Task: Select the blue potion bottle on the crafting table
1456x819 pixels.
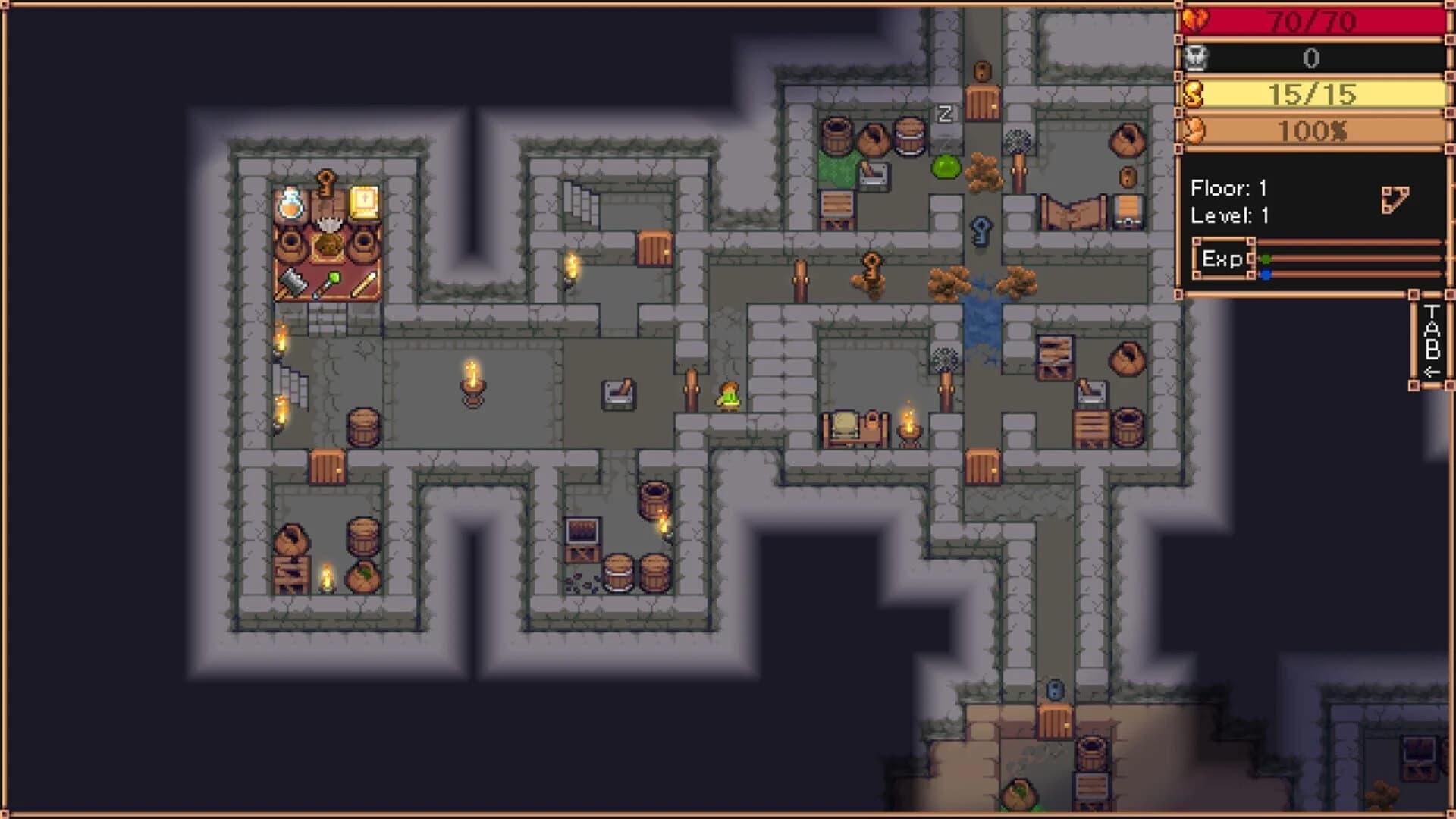Action: click(x=290, y=205)
